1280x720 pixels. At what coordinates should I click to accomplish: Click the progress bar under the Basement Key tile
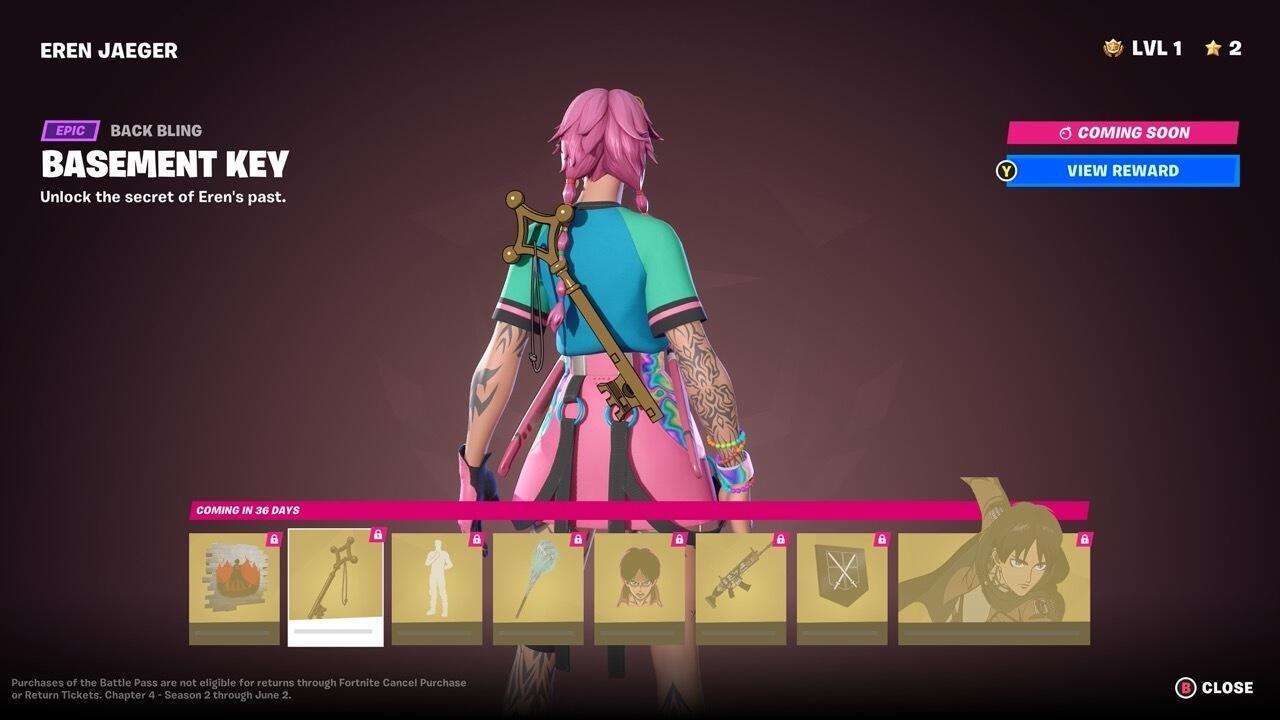pos(334,633)
